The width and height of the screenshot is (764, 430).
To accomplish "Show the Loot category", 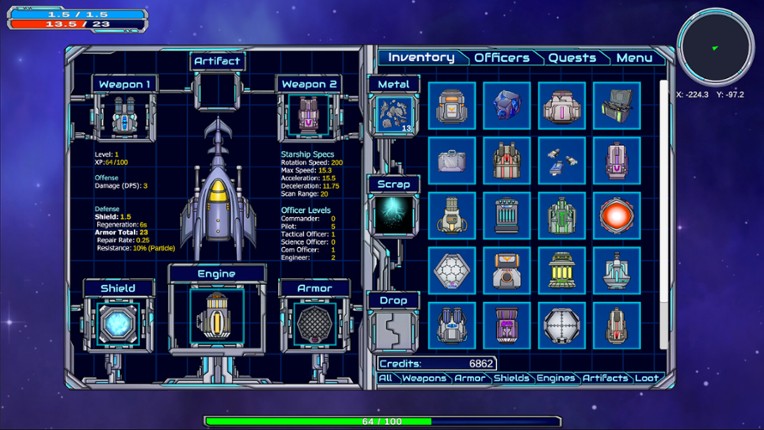I will click(x=647, y=378).
